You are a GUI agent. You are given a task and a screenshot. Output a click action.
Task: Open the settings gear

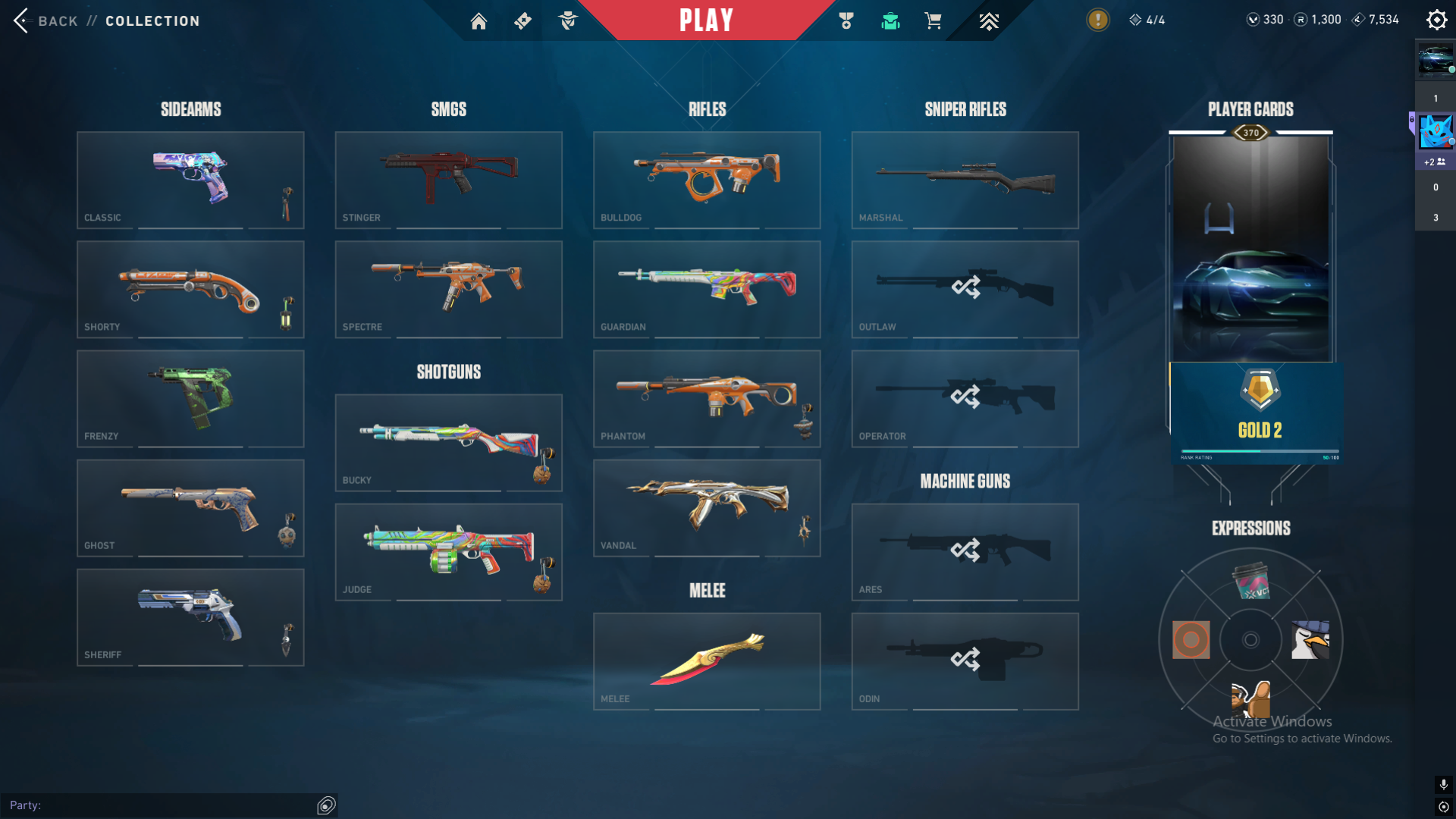[1436, 20]
